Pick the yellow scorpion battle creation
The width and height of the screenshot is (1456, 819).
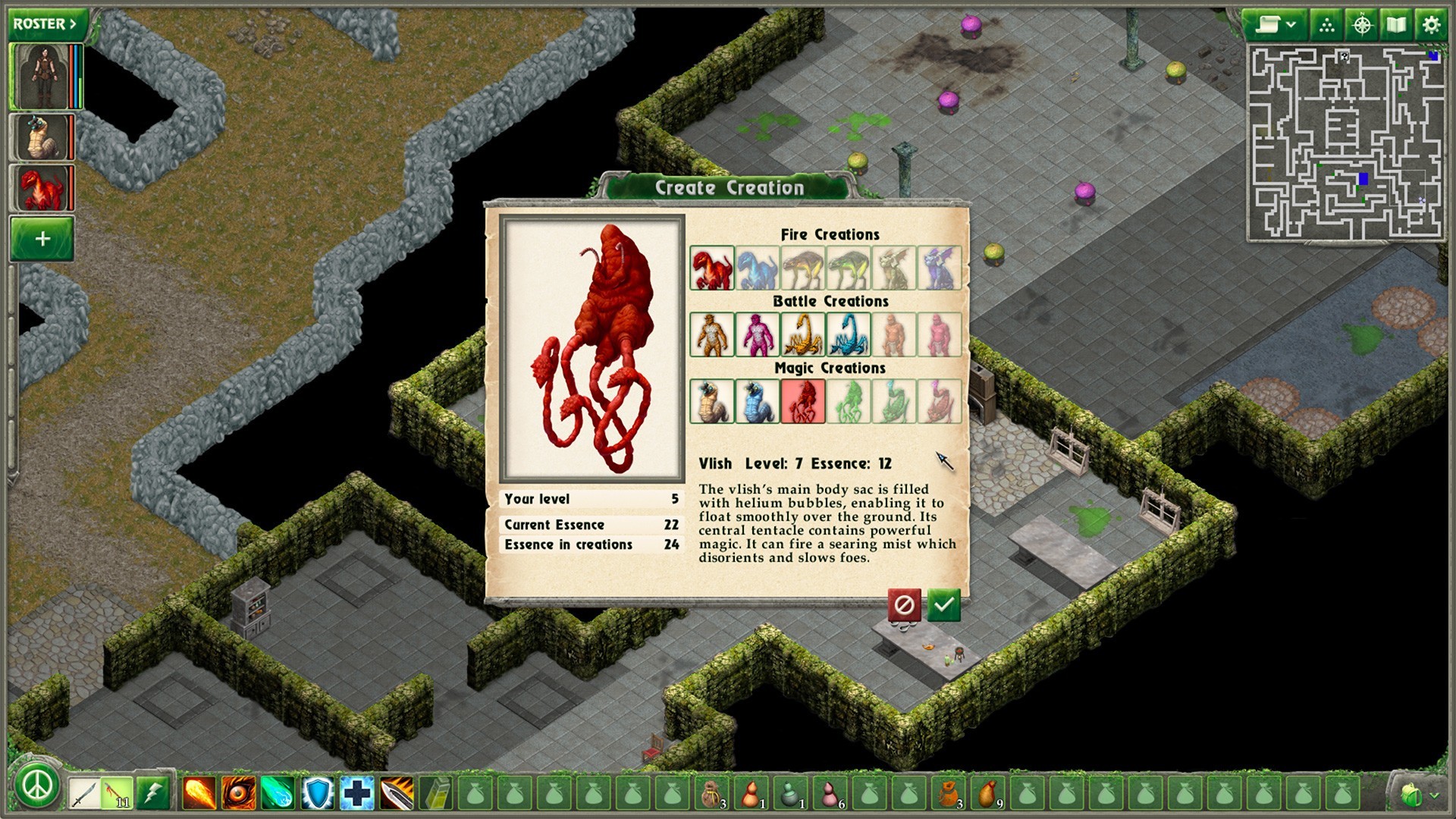[x=802, y=334]
